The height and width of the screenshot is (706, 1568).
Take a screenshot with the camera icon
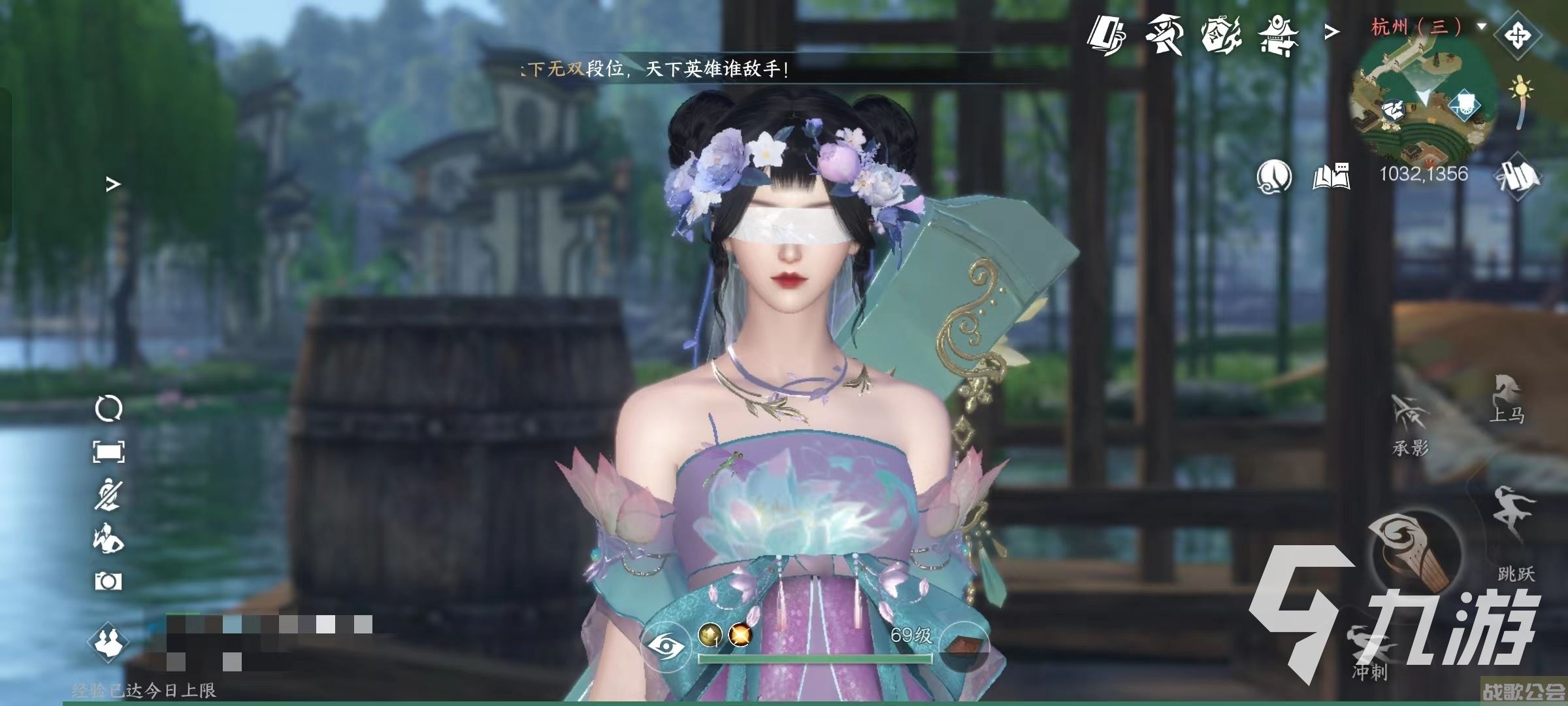(x=108, y=580)
